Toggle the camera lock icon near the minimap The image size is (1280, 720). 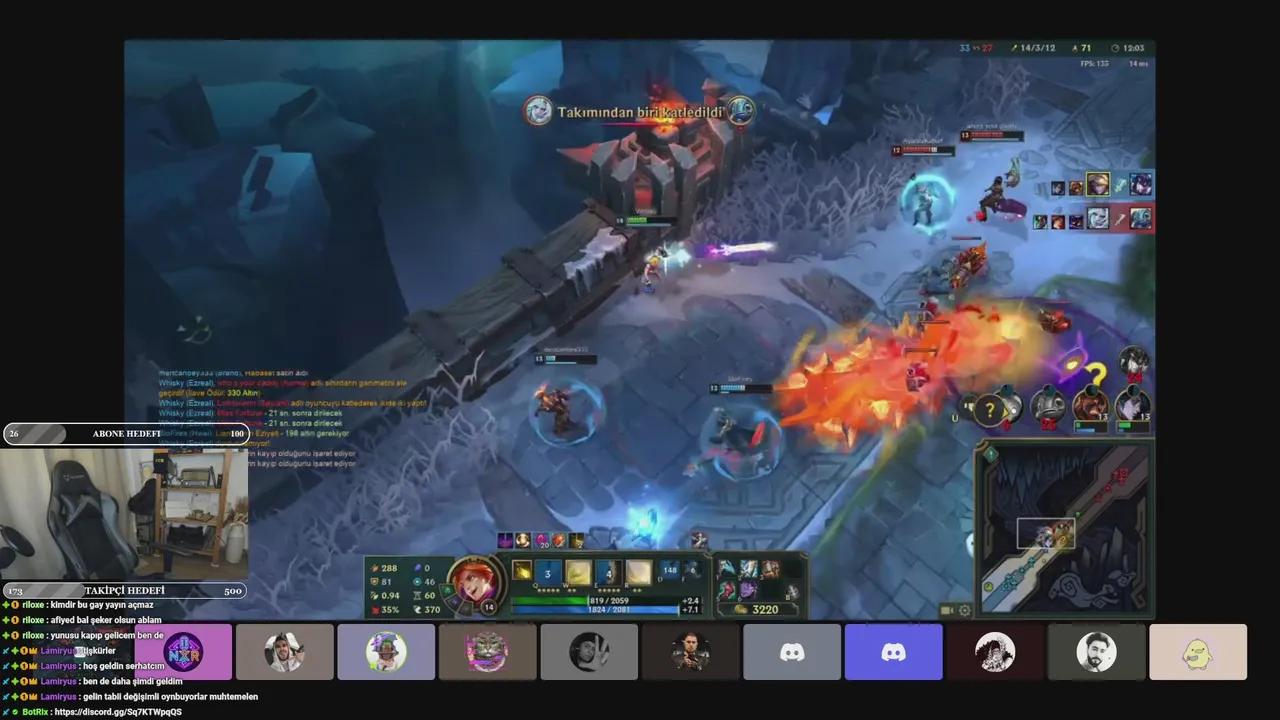click(x=946, y=609)
